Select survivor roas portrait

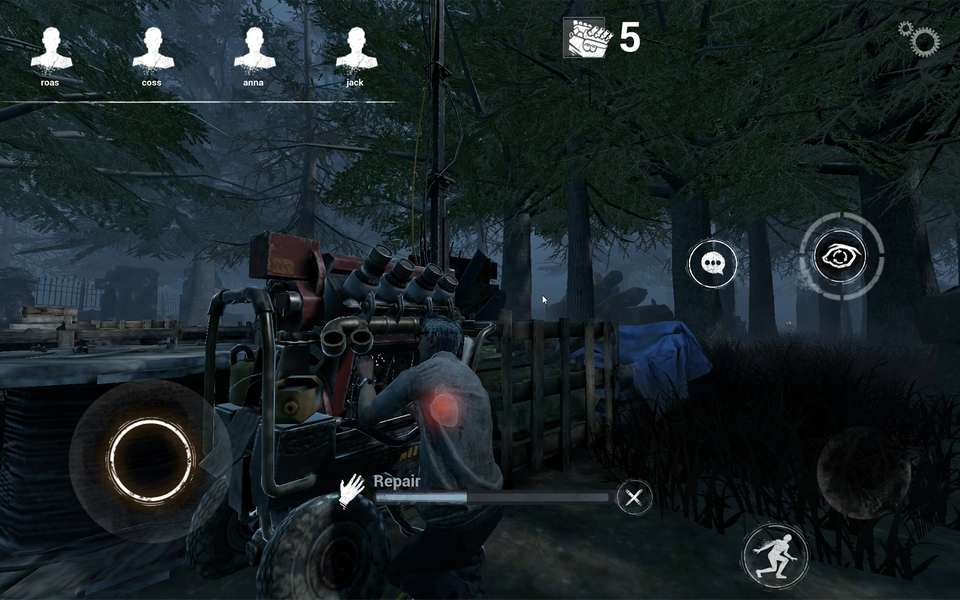point(51,49)
